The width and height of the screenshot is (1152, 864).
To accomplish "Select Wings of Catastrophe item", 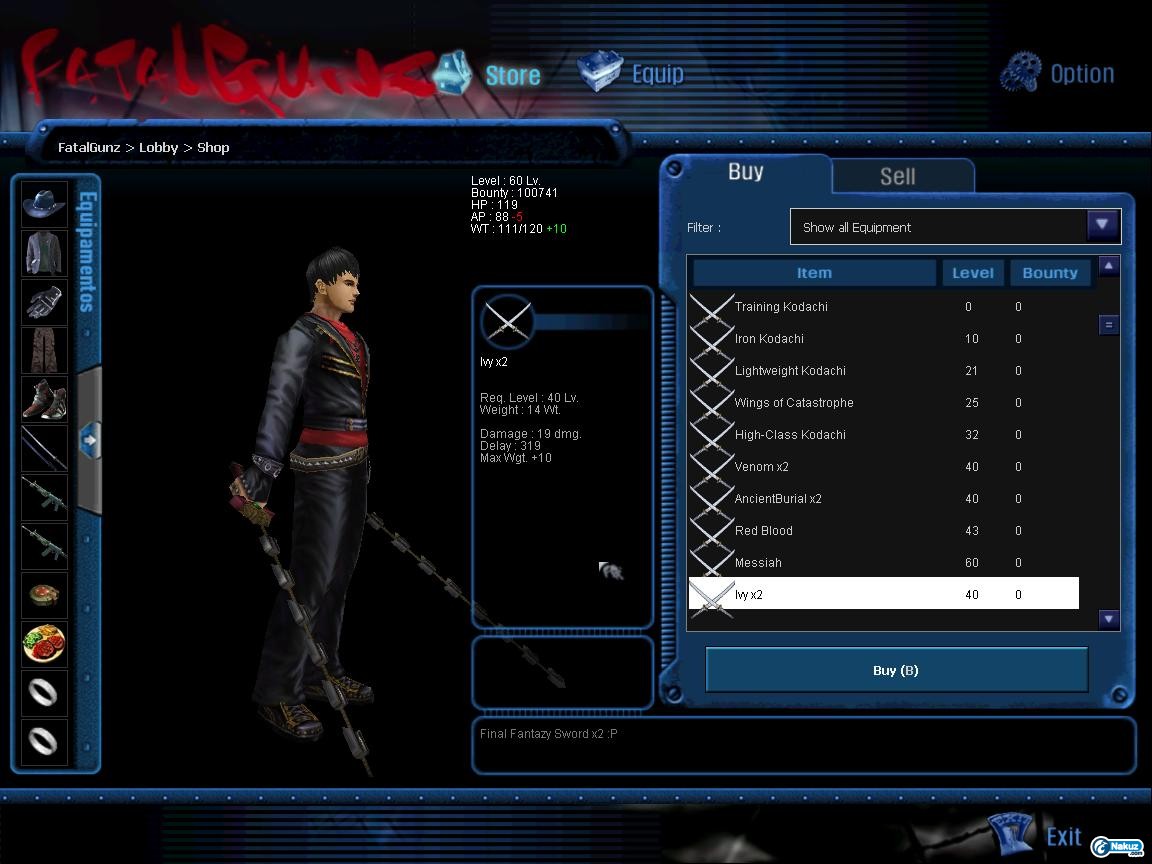I will click(794, 403).
